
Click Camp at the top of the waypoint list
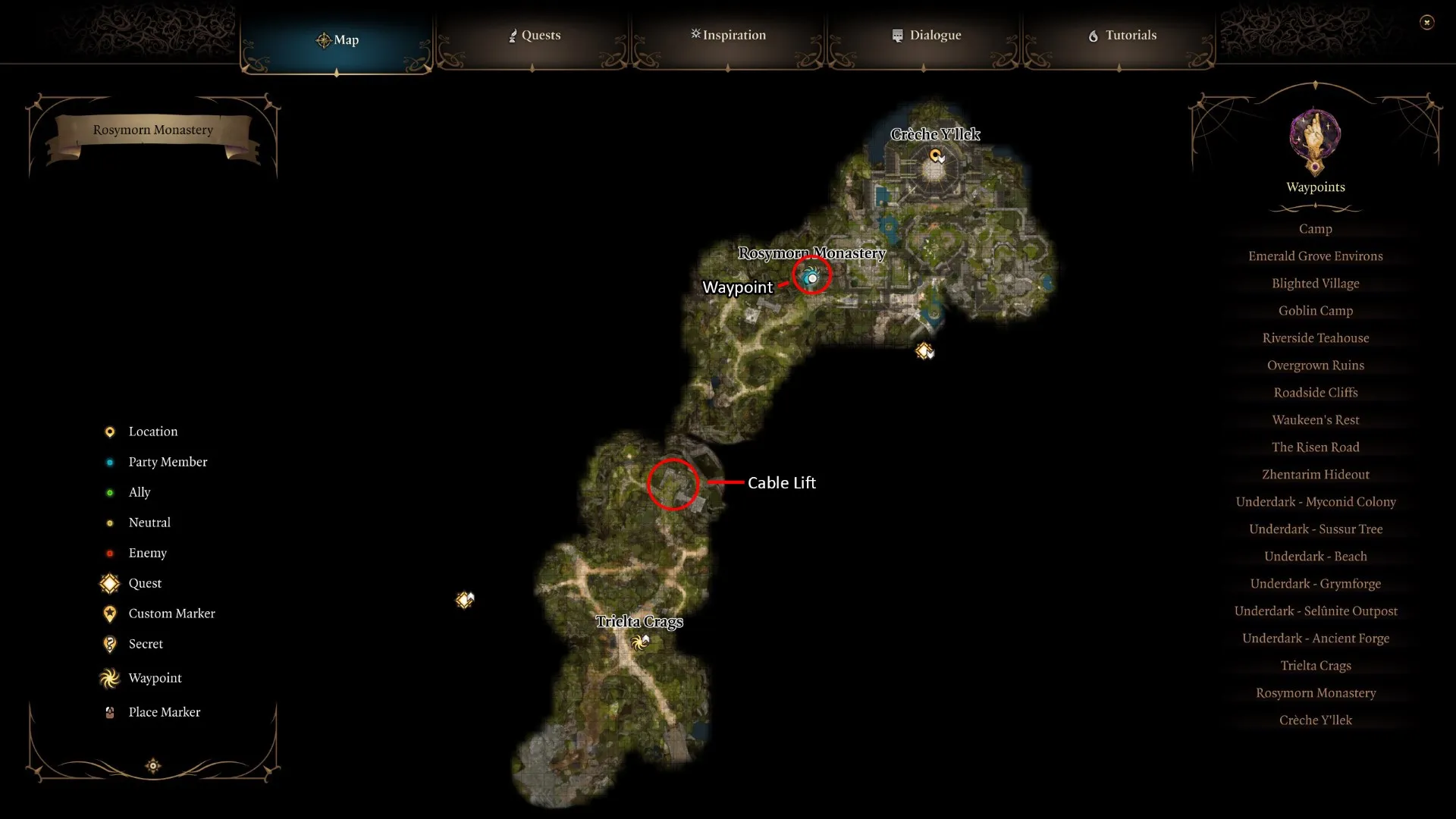(1315, 228)
